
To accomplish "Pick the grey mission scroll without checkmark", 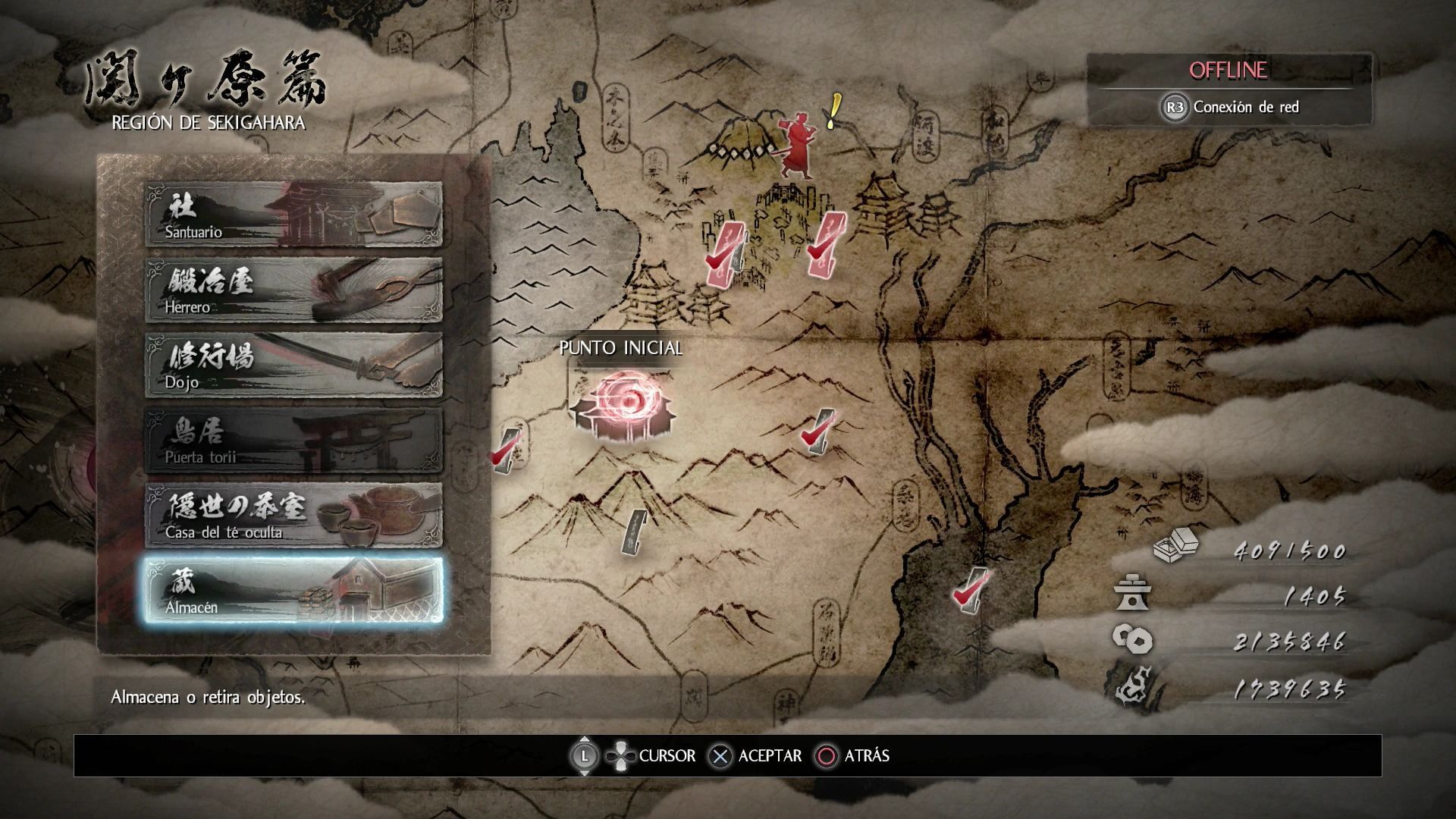I will tap(634, 530).
